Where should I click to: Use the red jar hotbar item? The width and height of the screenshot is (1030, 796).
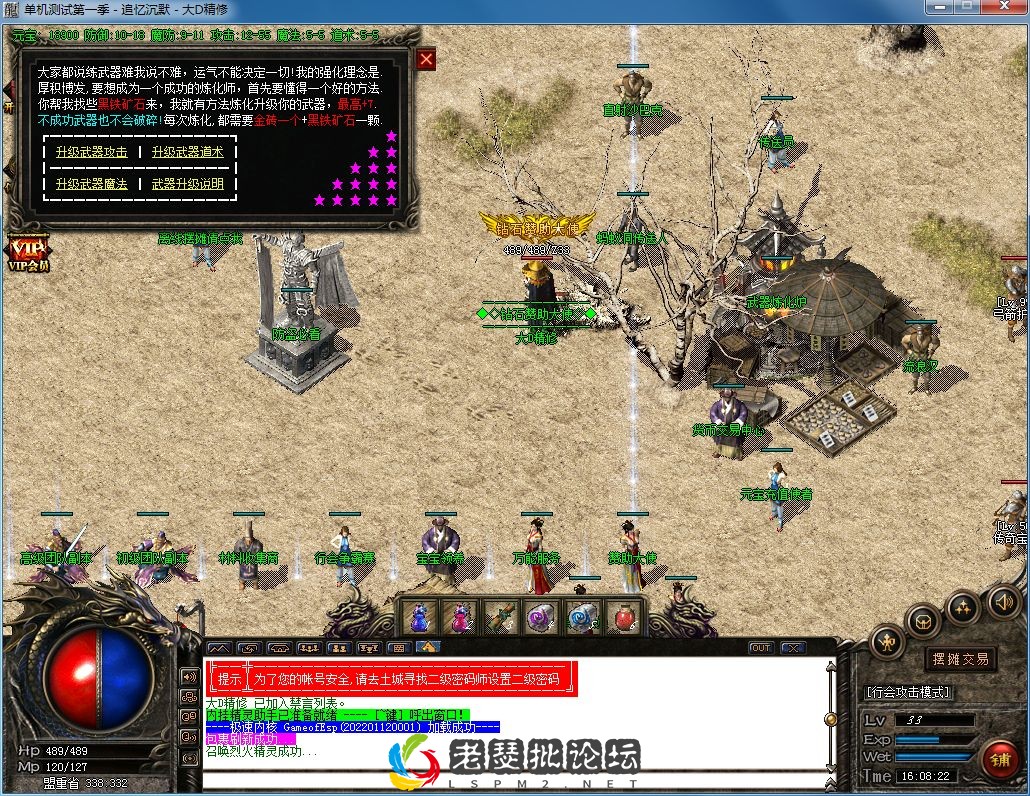(622, 616)
